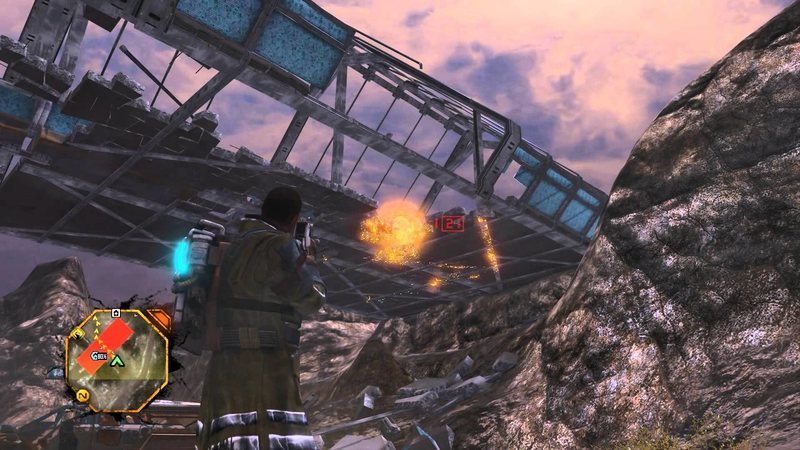
Task: Click the yellow circular marker below the minimap
Action: point(82,397)
